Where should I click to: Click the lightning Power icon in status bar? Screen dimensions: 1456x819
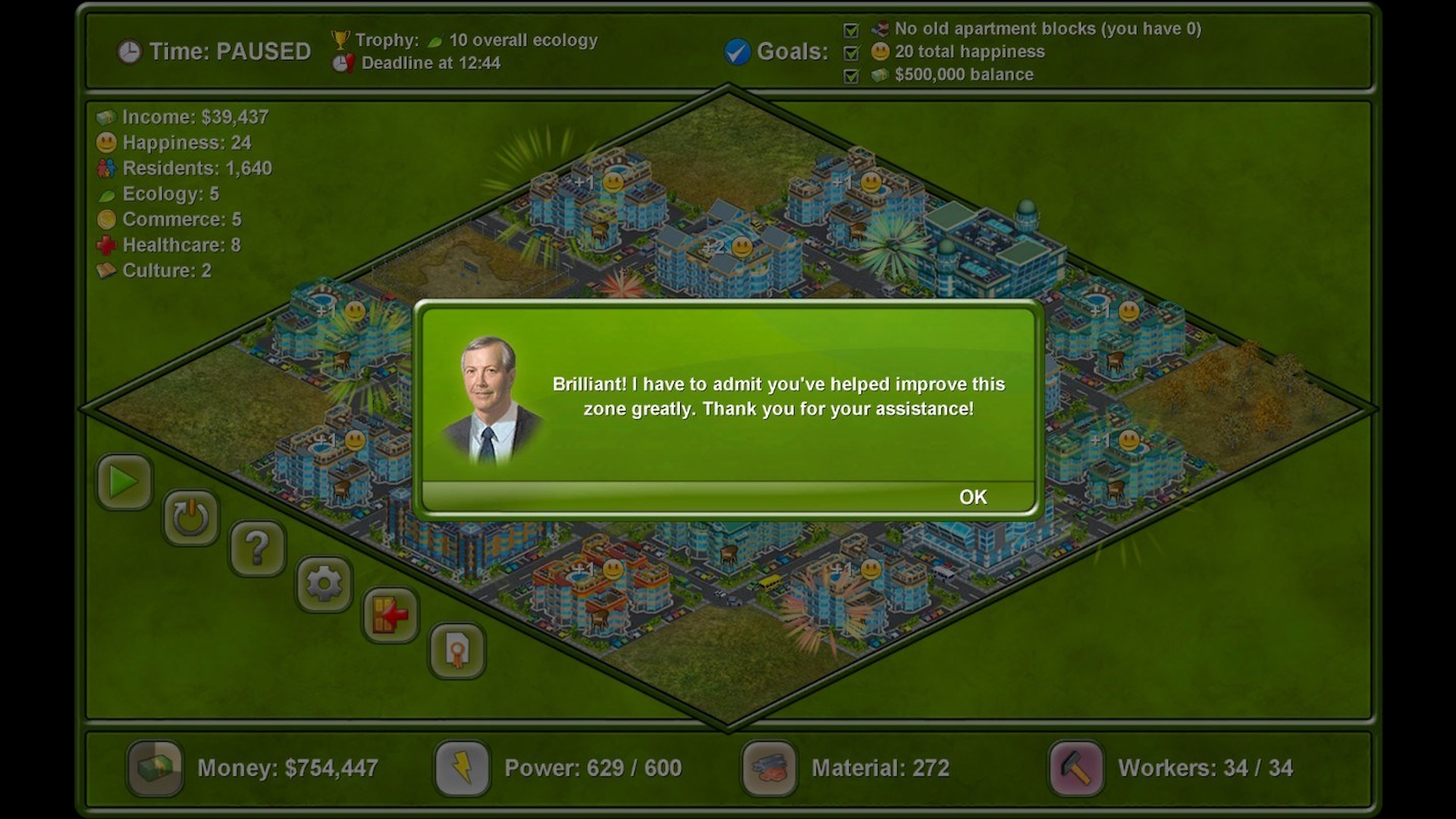461,768
